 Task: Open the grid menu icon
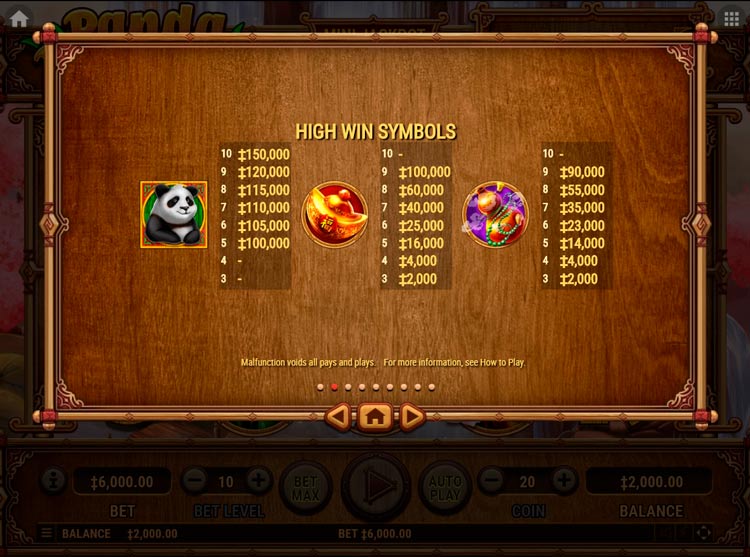click(x=732, y=18)
